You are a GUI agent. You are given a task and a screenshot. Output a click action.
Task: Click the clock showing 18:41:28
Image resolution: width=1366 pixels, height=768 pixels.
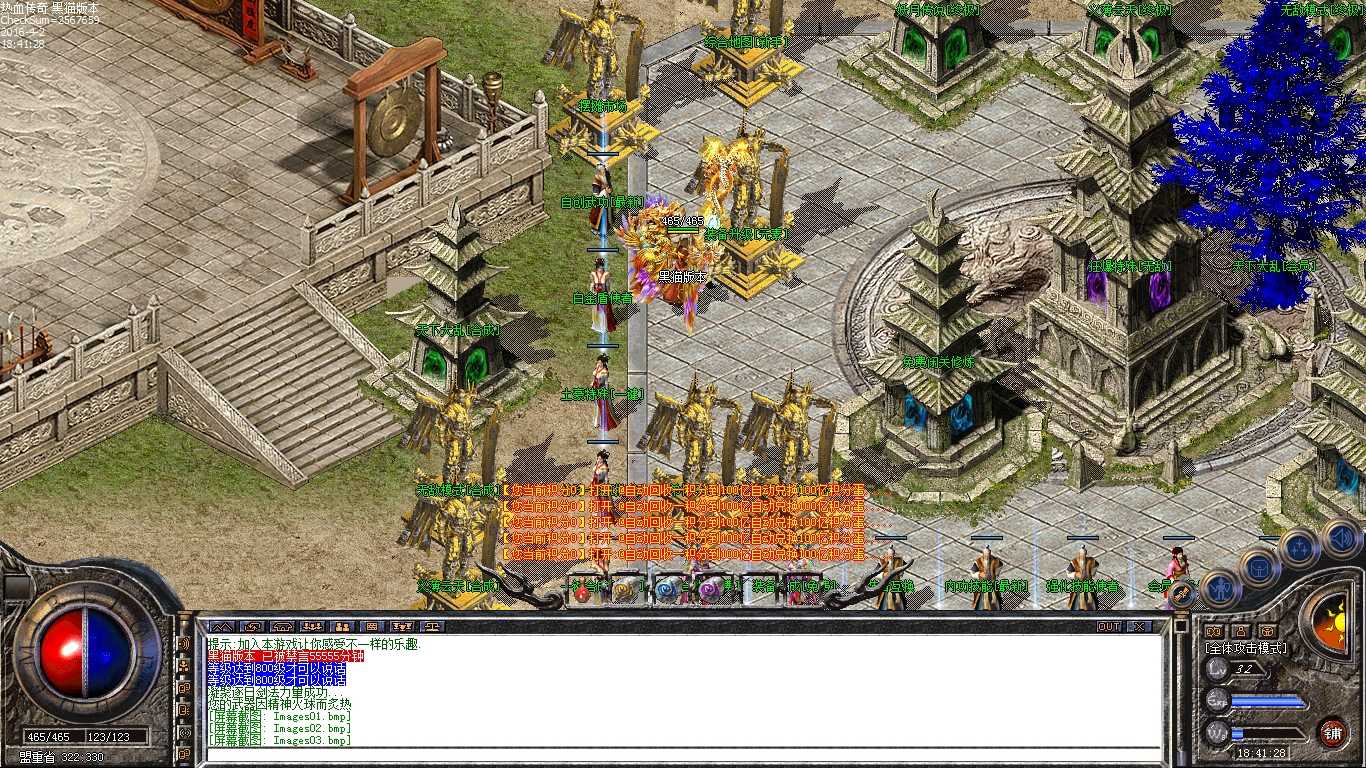(x=1262, y=751)
